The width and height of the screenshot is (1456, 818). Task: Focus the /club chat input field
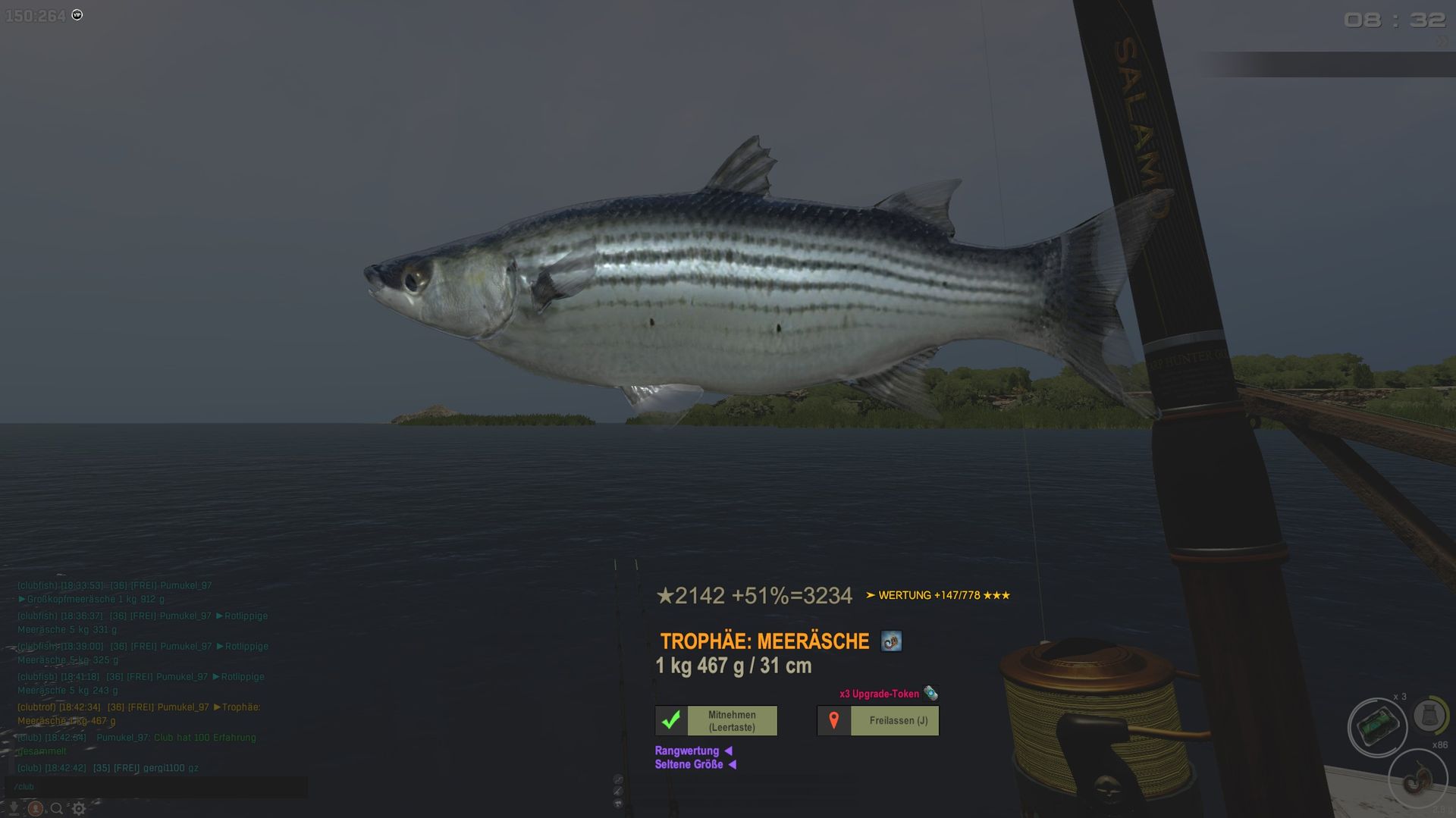click(156, 786)
